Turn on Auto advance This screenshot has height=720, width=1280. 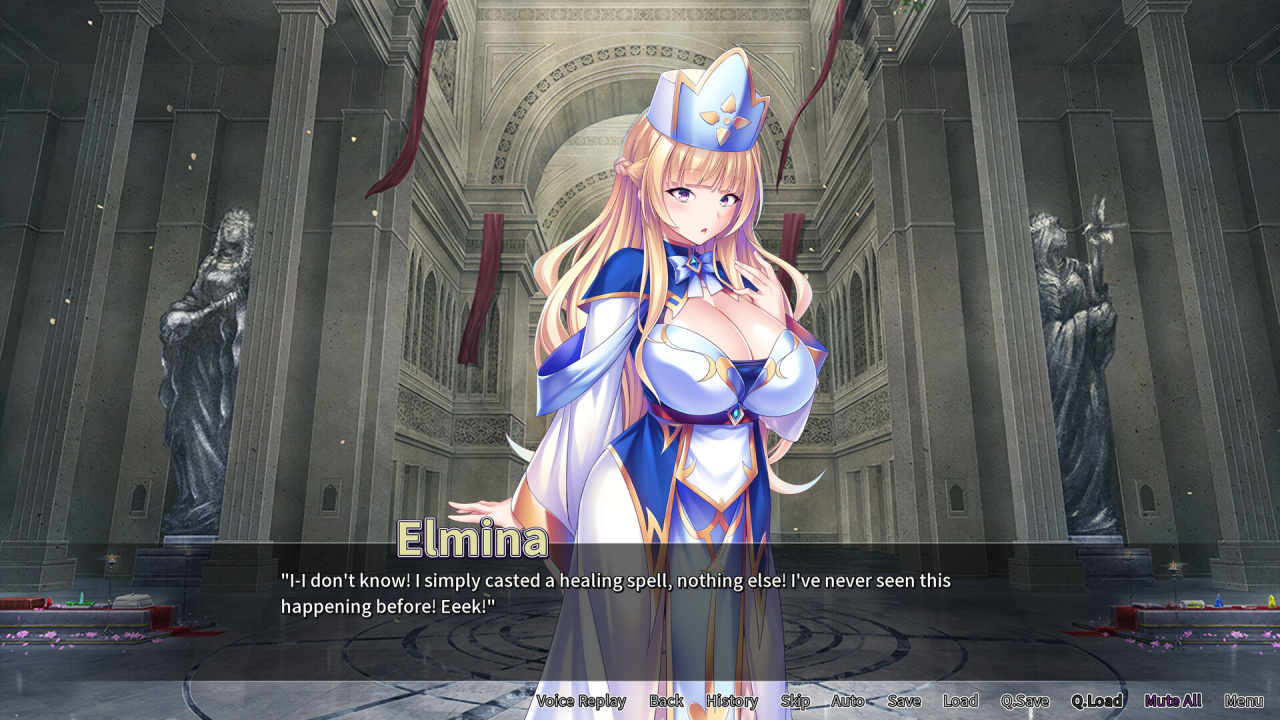click(x=848, y=701)
